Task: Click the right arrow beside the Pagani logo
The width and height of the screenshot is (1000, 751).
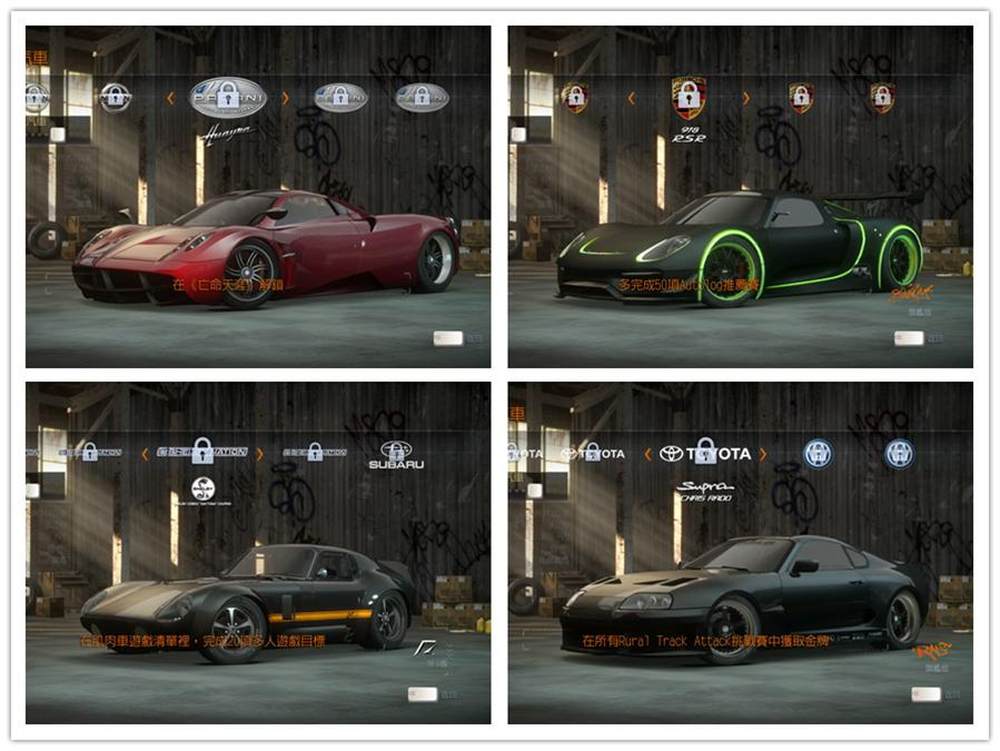Action: point(285,97)
